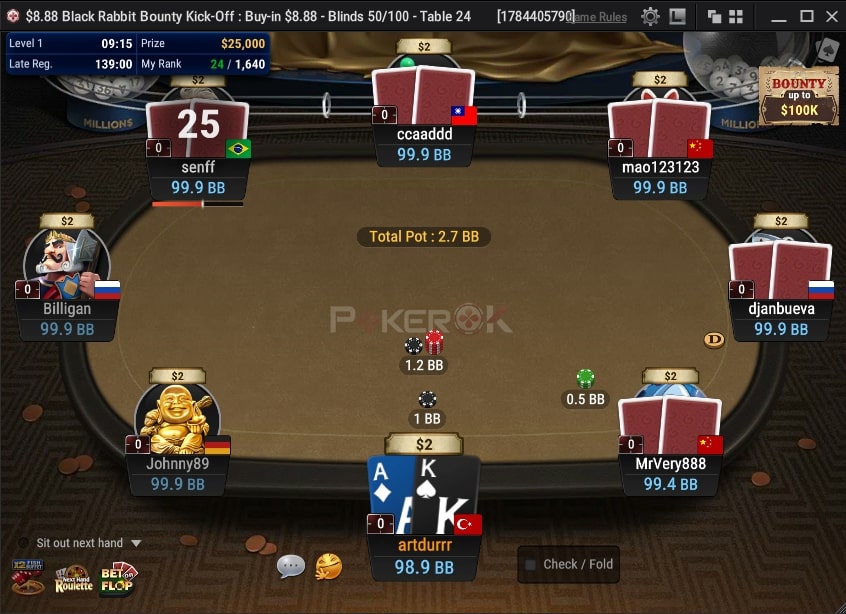Click the table layout square icon
This screenshot has height=614, width=846.
[678, 16]
